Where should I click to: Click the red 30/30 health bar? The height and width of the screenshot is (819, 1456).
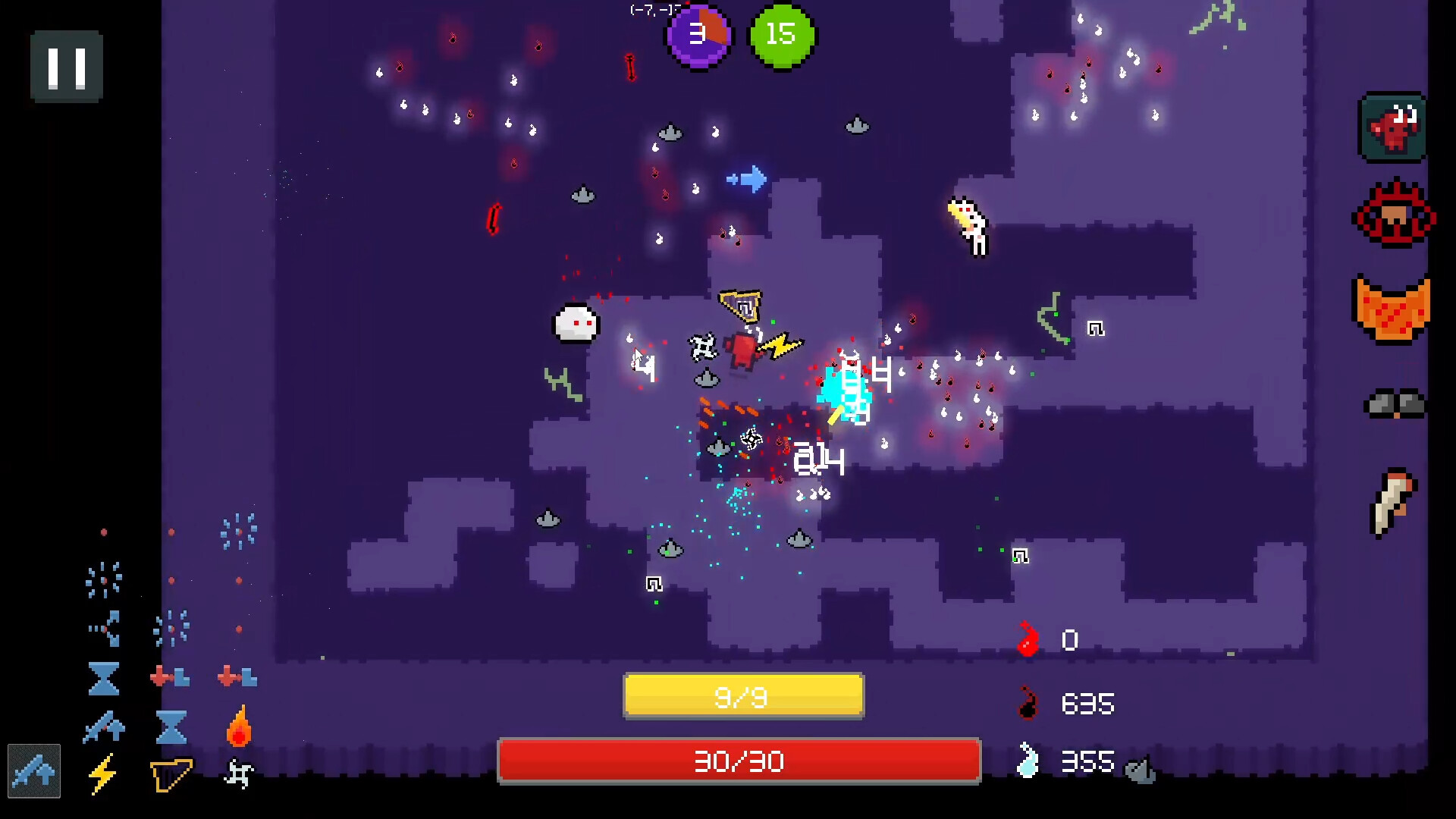[x=739, y=762]
